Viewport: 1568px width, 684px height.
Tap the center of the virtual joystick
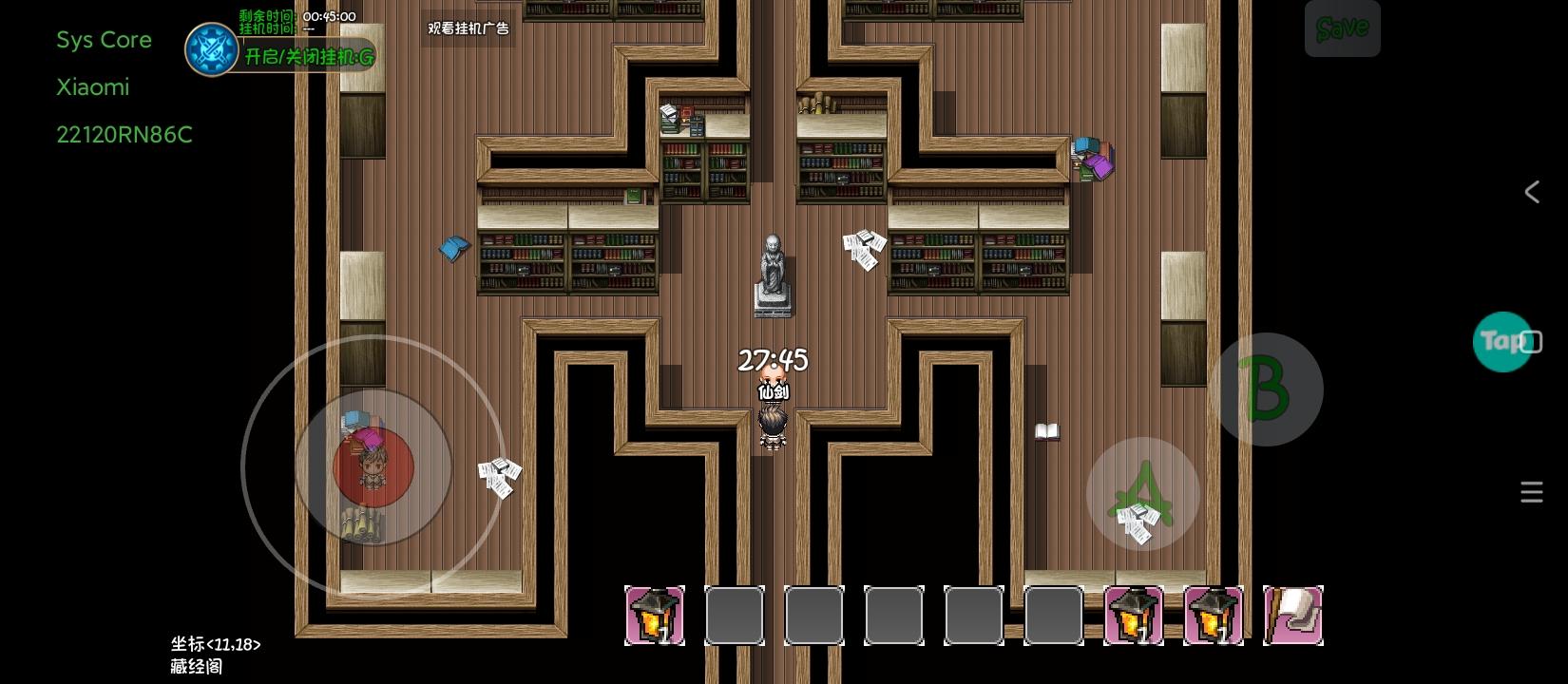point(373,465)
